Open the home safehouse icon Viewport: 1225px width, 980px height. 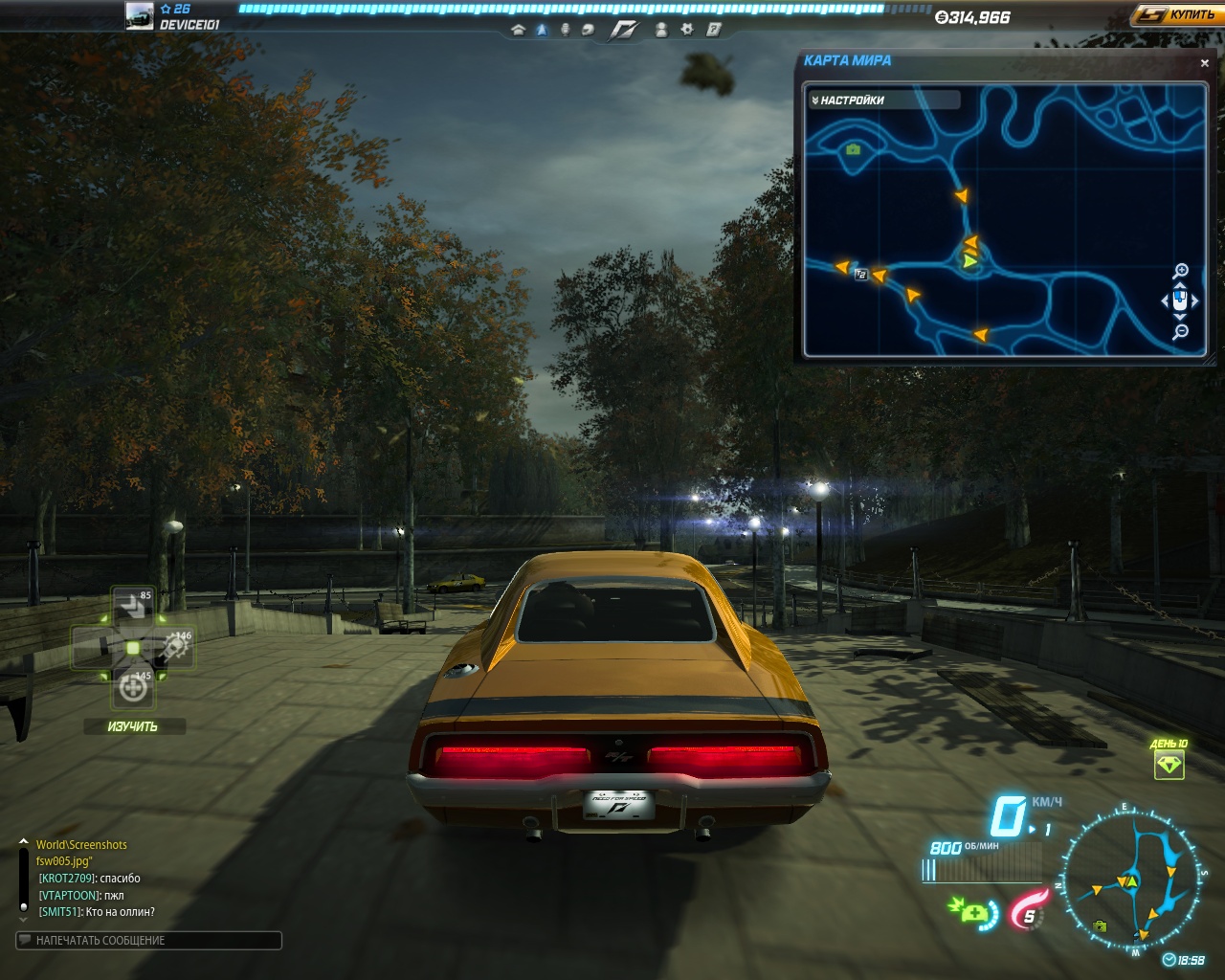tap(519, 30)
